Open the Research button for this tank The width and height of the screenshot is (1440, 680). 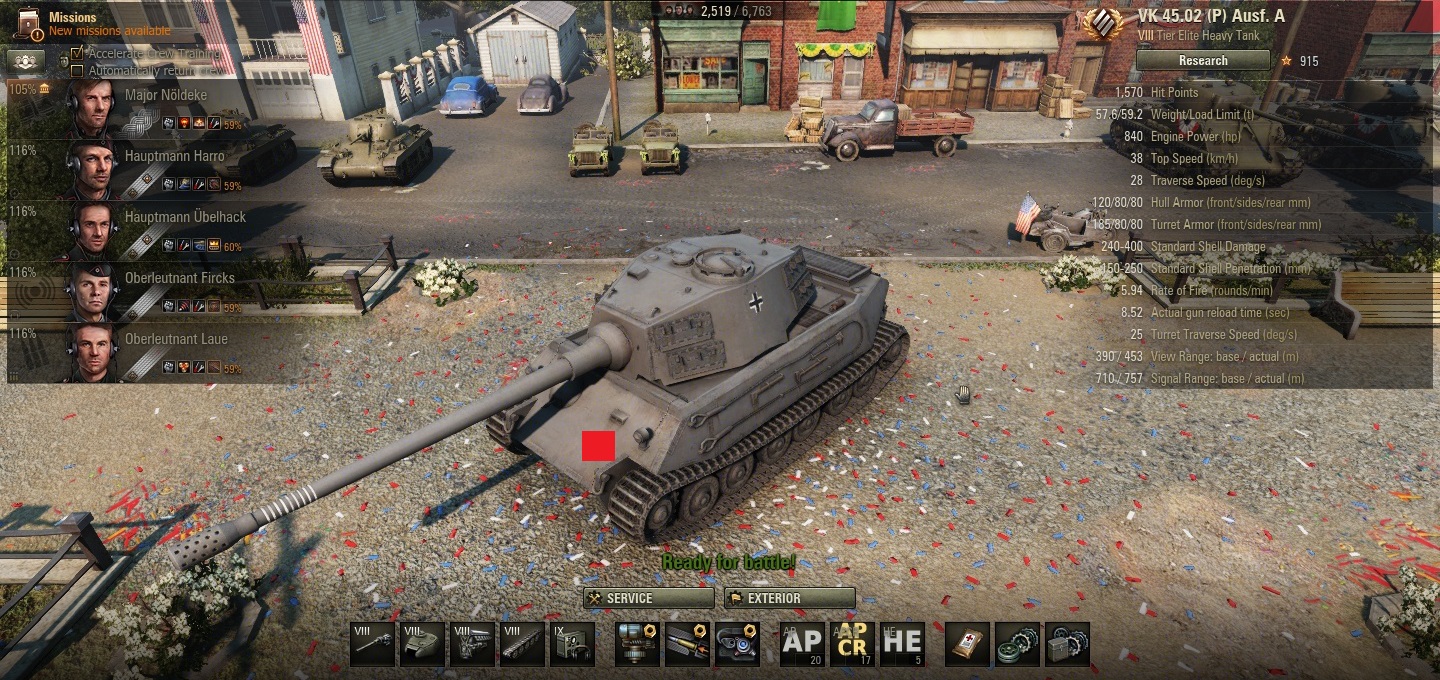coord(1202,61)
